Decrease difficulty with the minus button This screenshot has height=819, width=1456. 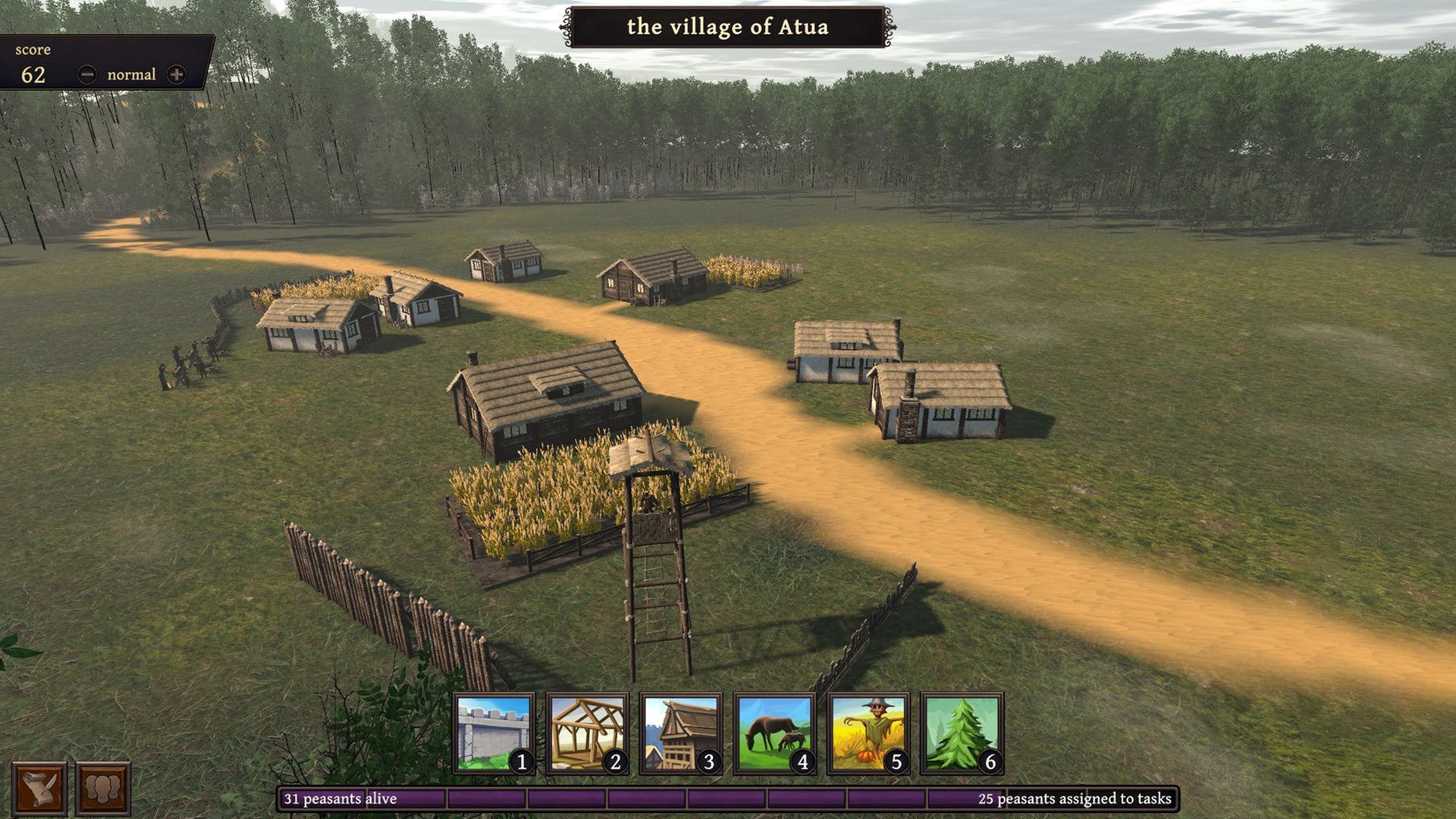point(87,74)
